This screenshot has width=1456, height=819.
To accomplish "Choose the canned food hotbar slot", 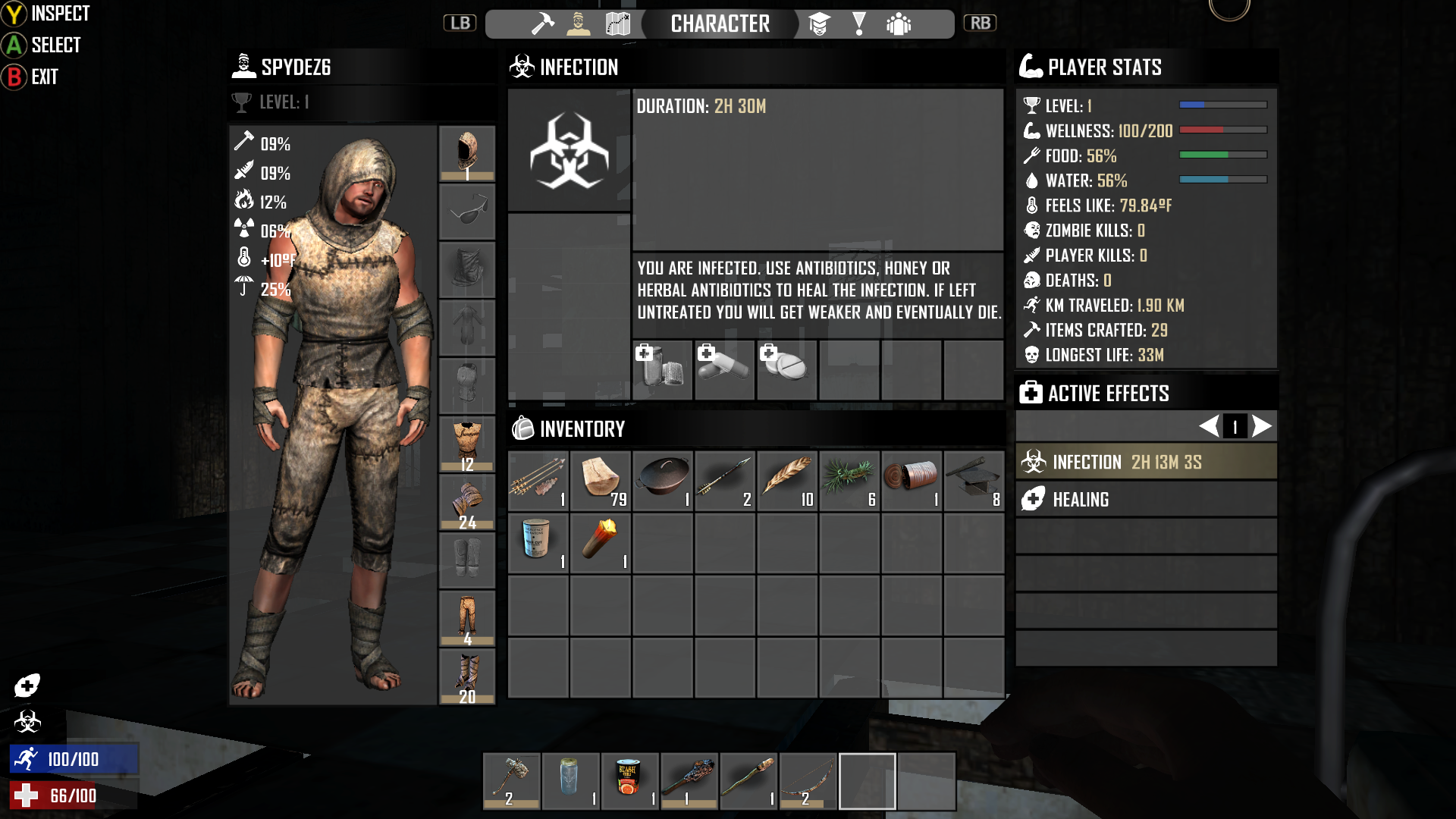I will click(630, 781).
